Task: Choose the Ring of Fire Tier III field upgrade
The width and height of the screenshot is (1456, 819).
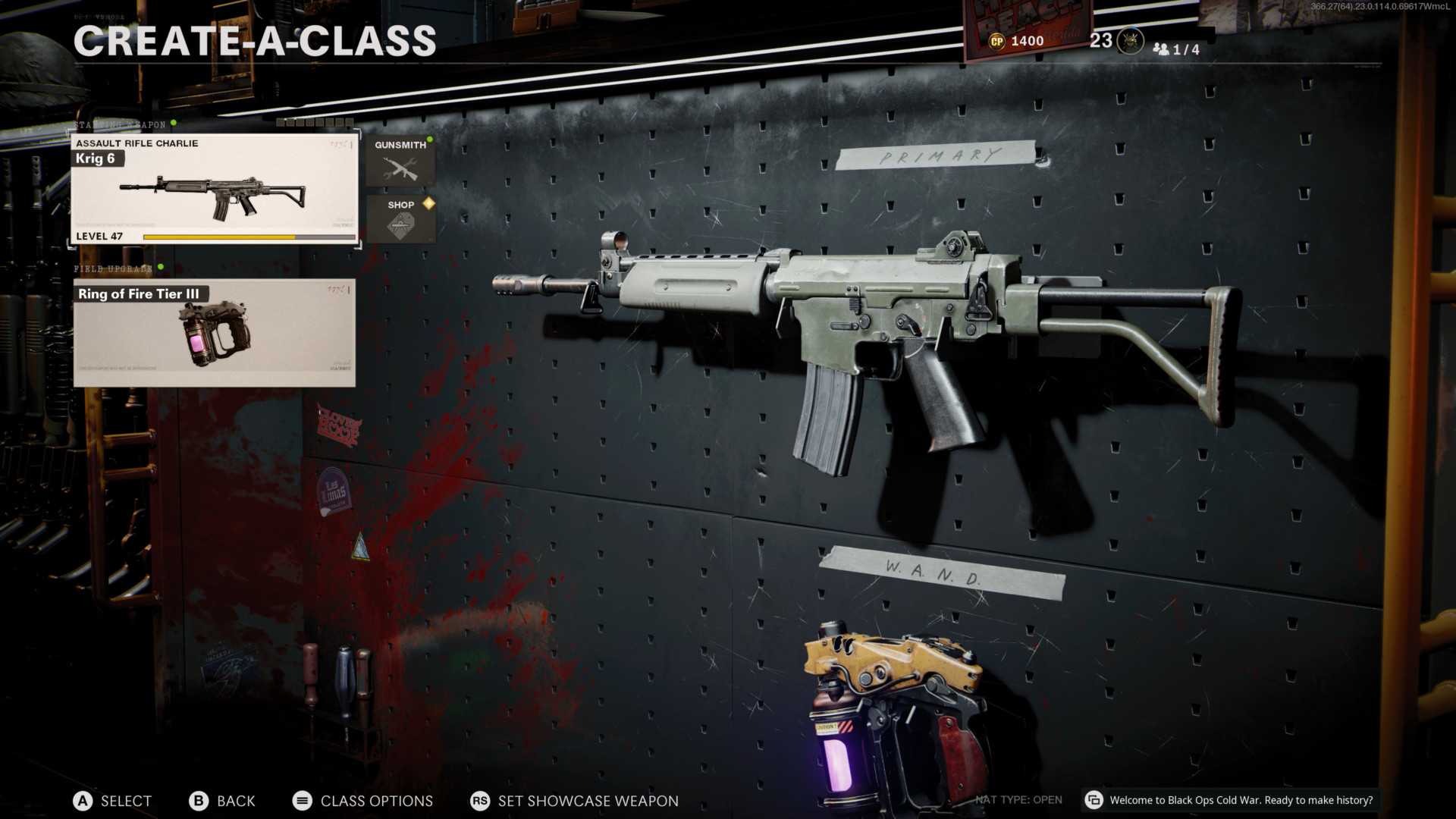Action: pyautogui.click(x=215, y=333)
